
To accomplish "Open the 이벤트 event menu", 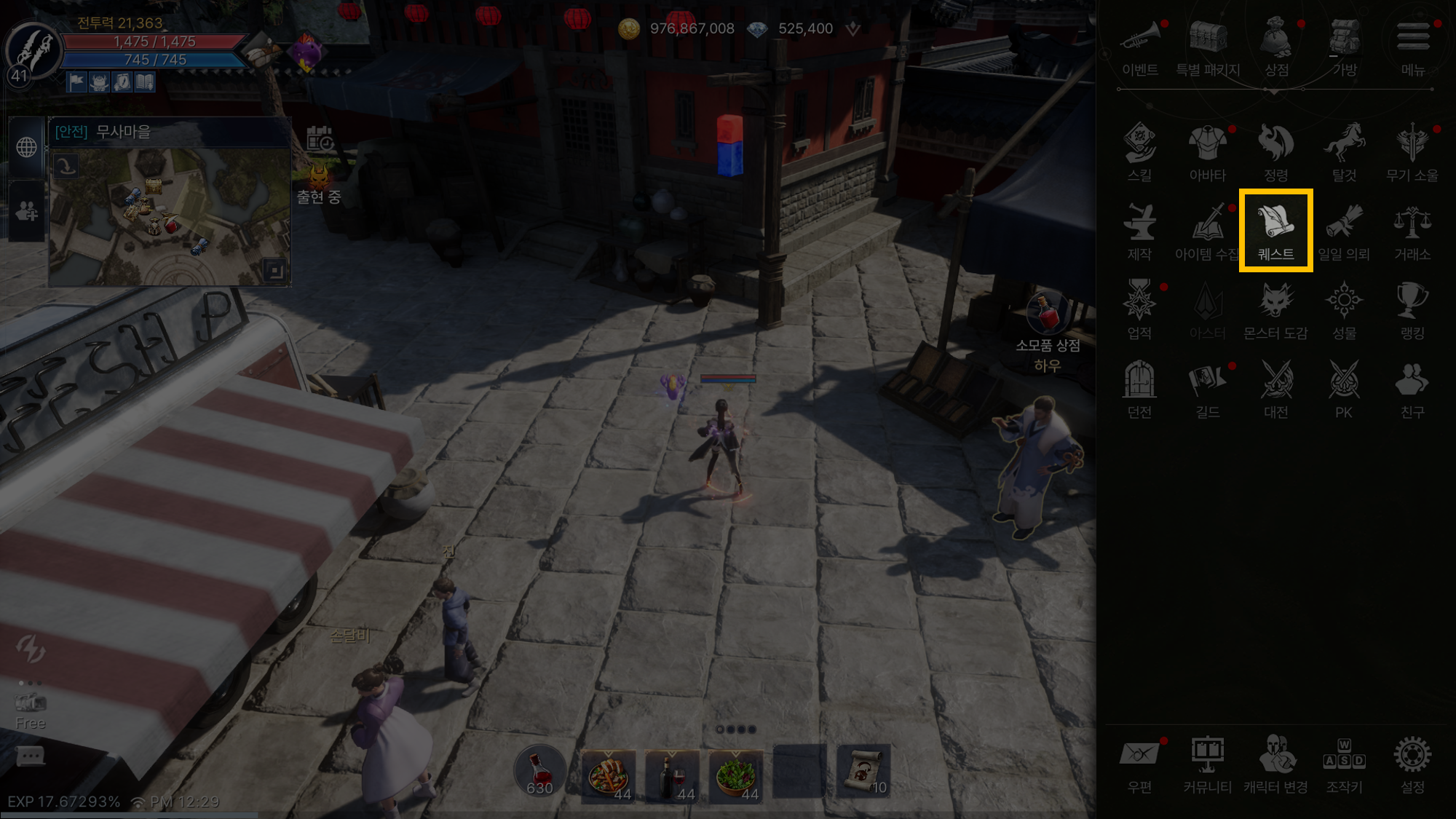I will click(x=1139, y=46).
